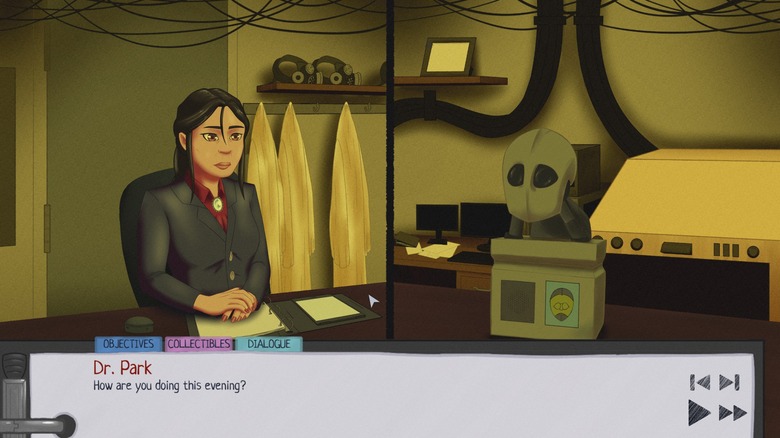Click the play arrow to continue dialogue
780x438 pixels.
click(x=699, y=412)
